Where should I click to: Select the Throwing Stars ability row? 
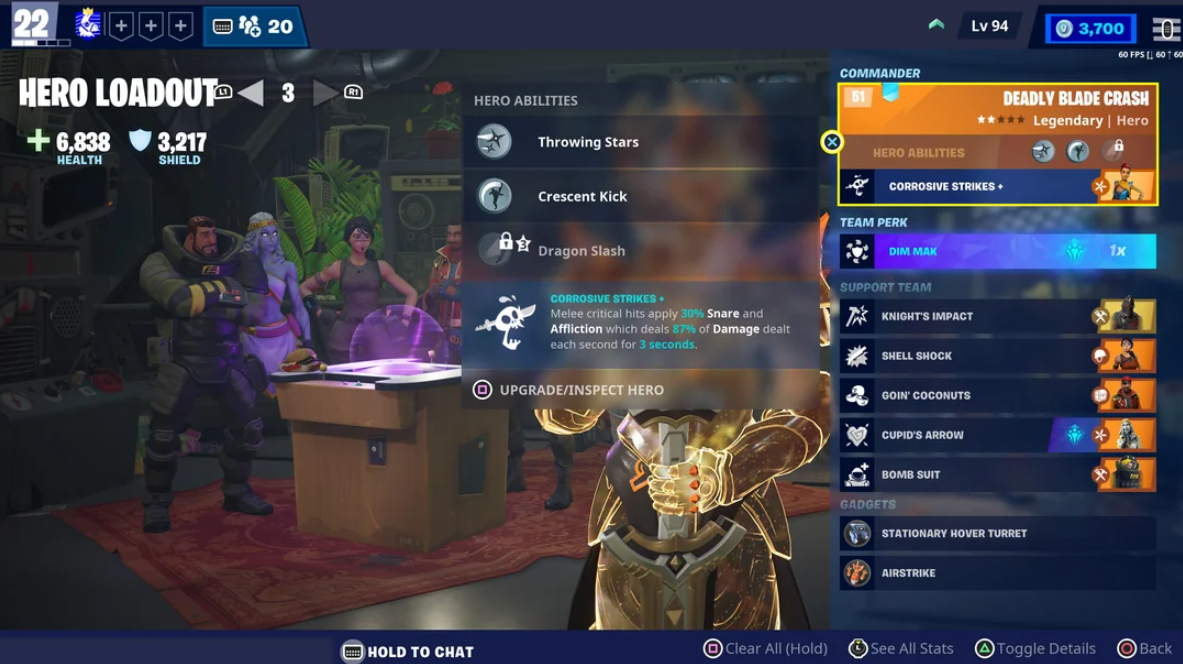pos(640,142)
